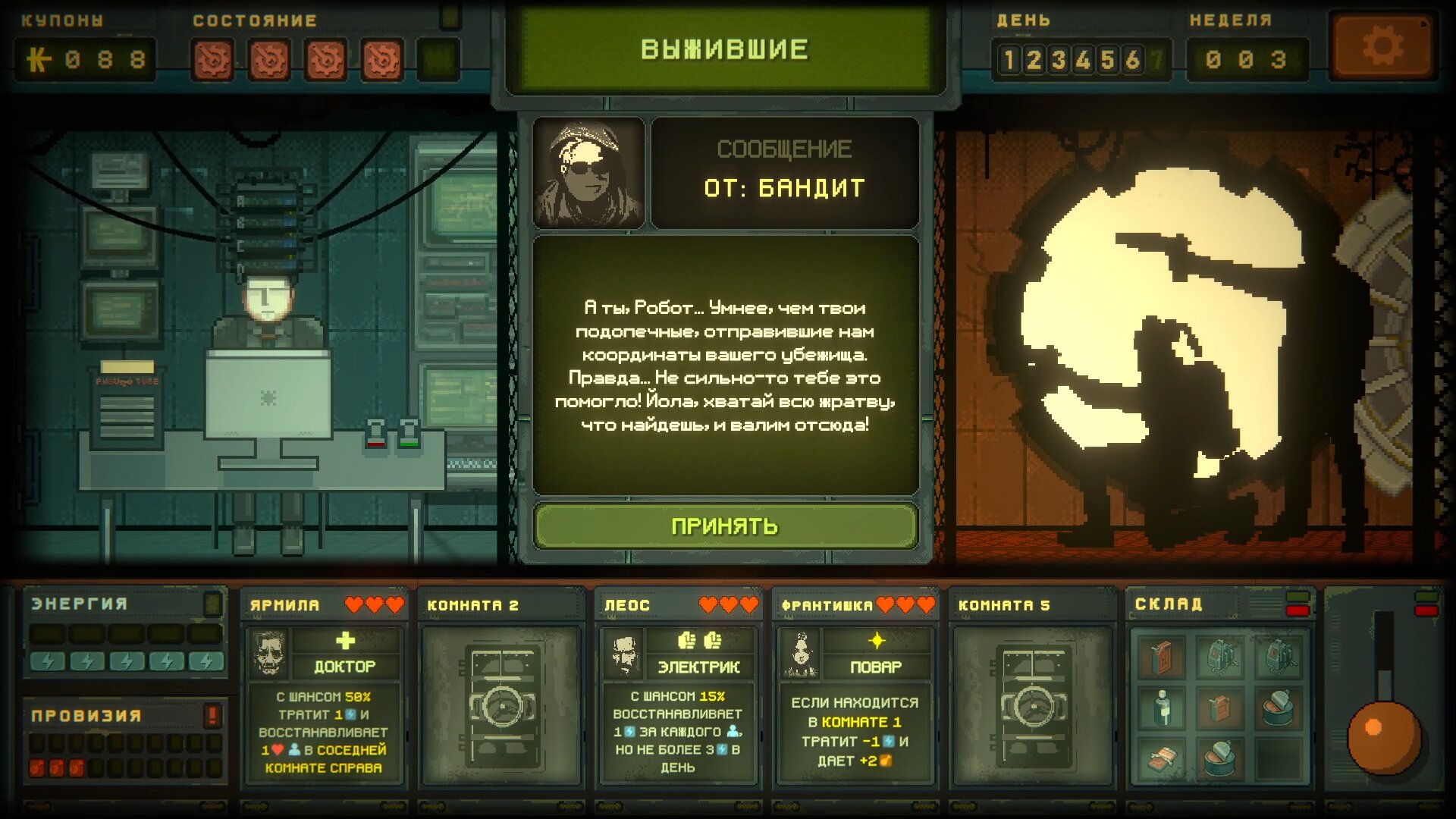
Task: Open the empty Комната 5 vault door
Action: click(1032, 705)
